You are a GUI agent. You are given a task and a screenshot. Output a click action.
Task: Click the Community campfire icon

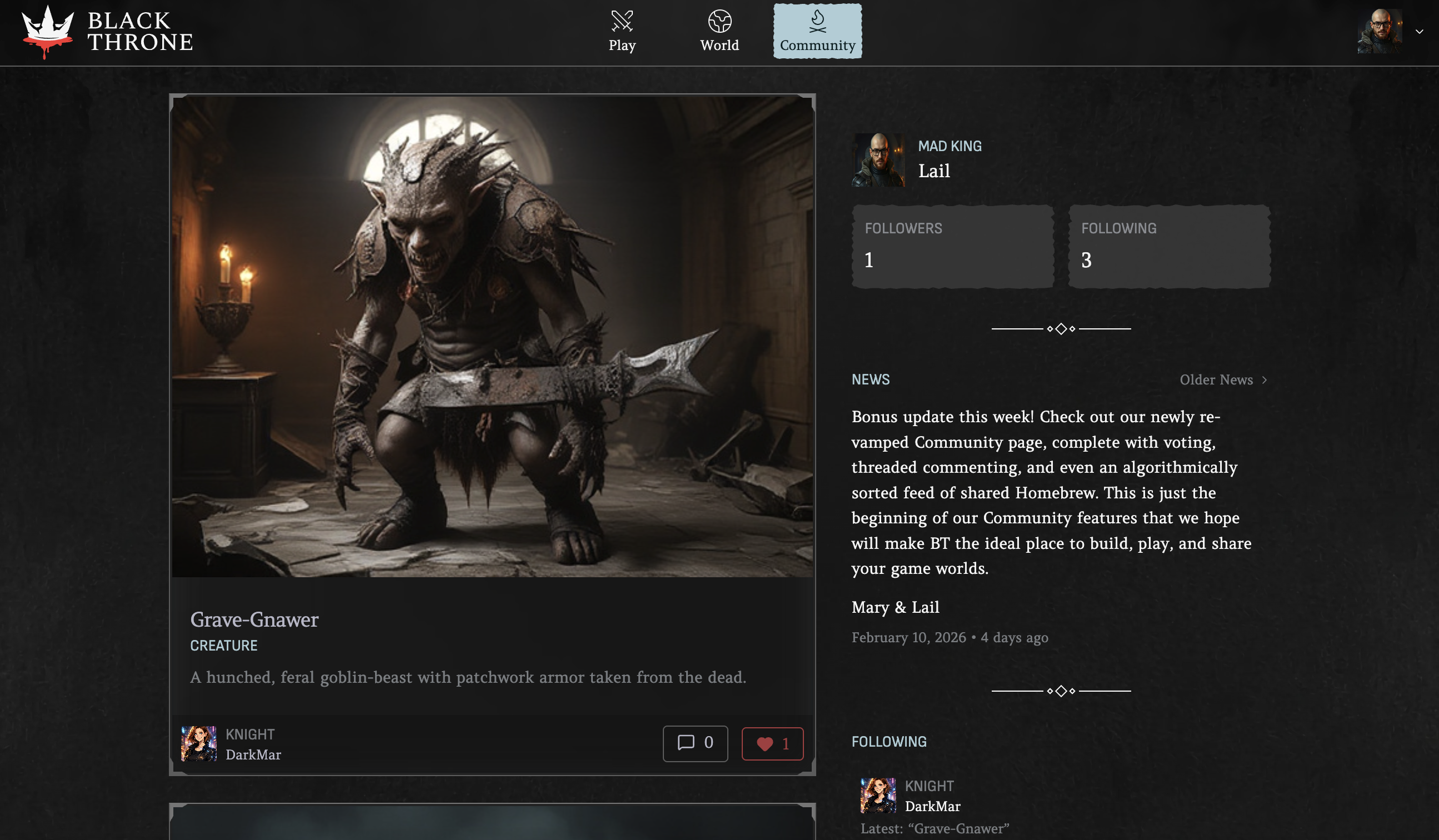coord(817,20)
